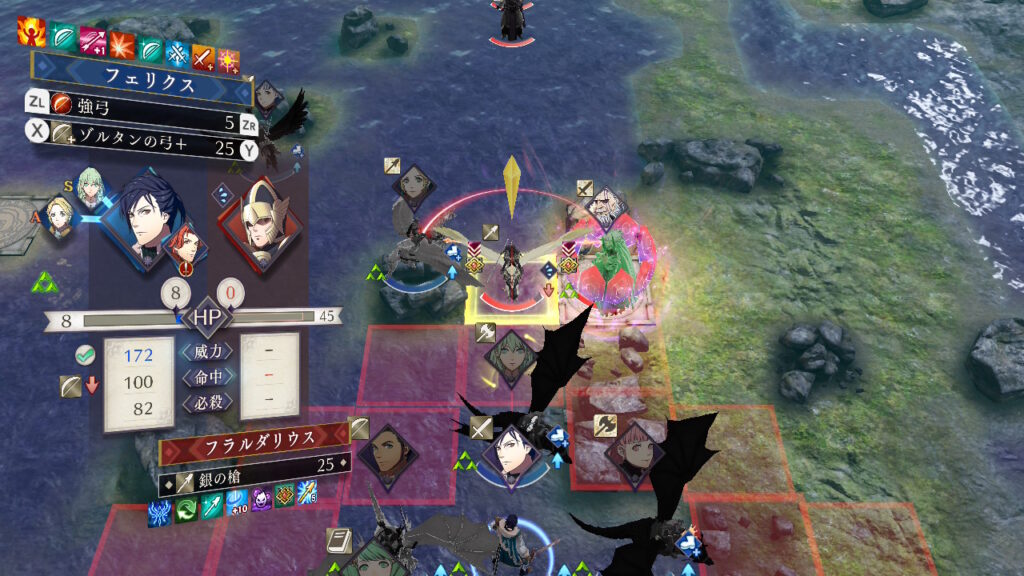The image size is (1024, 576).
Task: Choose the ゾルタンの弓+ weapon row
Action: click(x=140, y=148)
